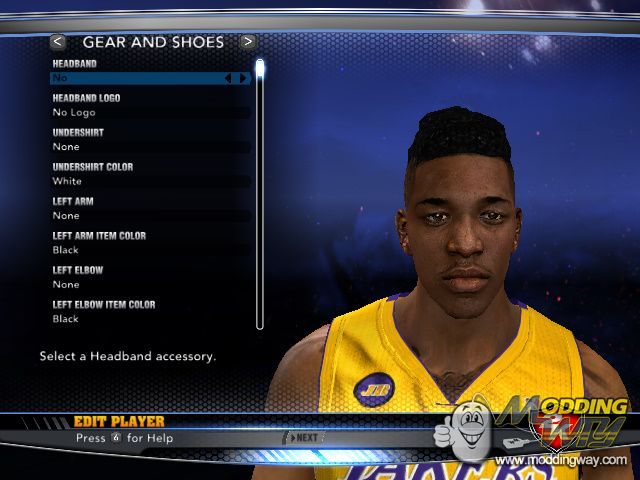
Task: Decrease Headband value with left arrow
Action: pos(228,78)
